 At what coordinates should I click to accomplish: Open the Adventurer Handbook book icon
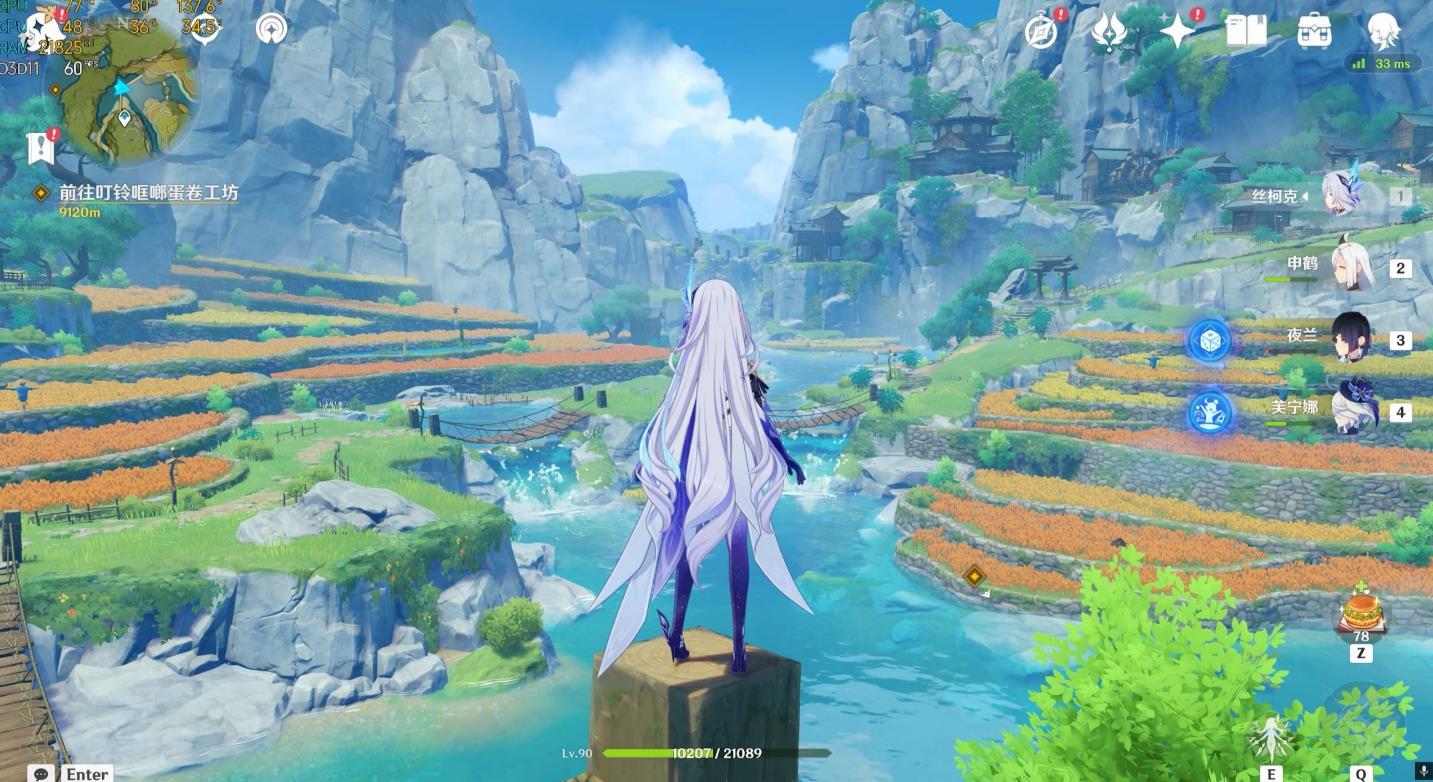(1246, 31)
